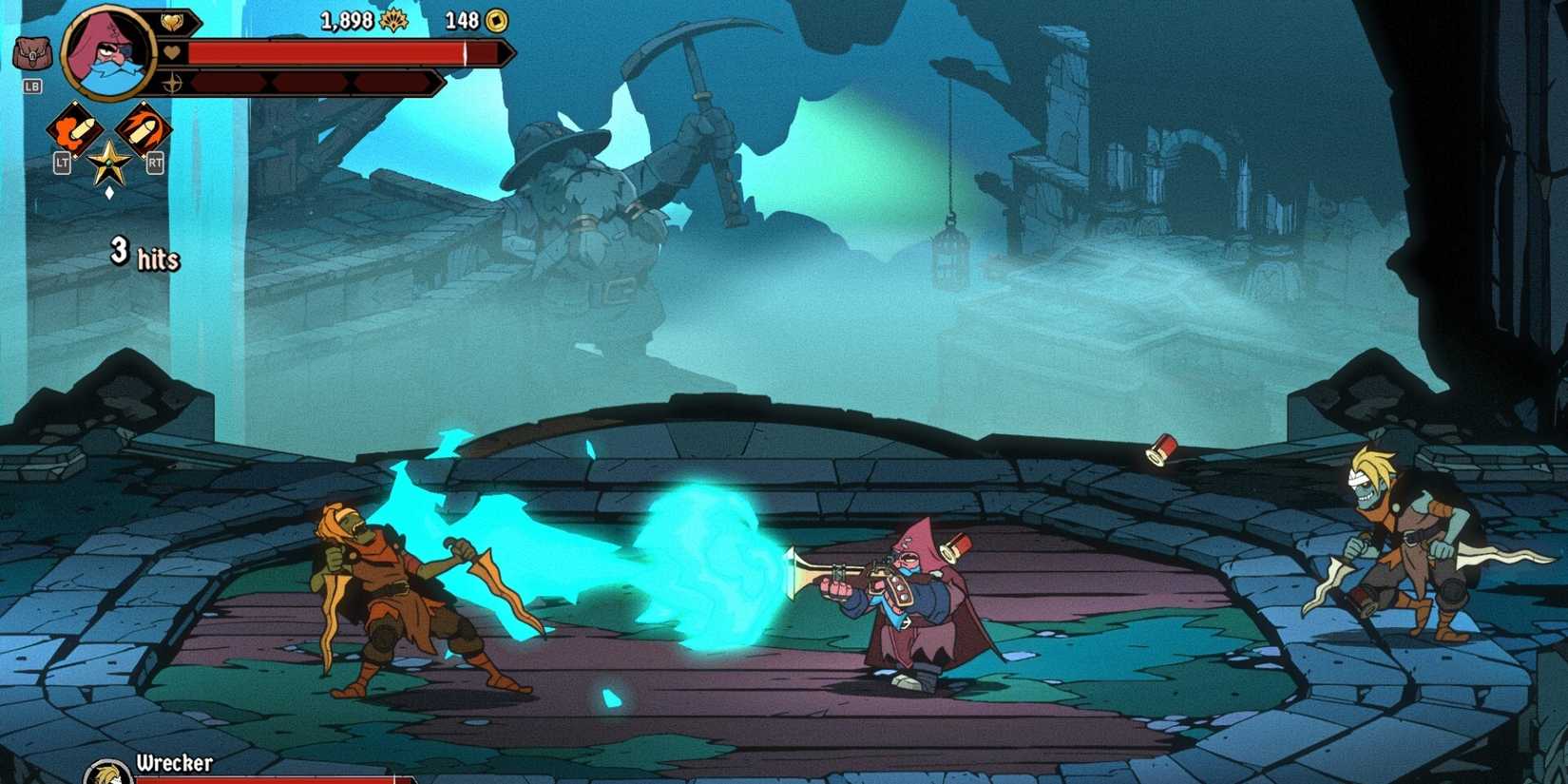
Task: Activate the flaming bullet skill
Action: pos(143,129)
